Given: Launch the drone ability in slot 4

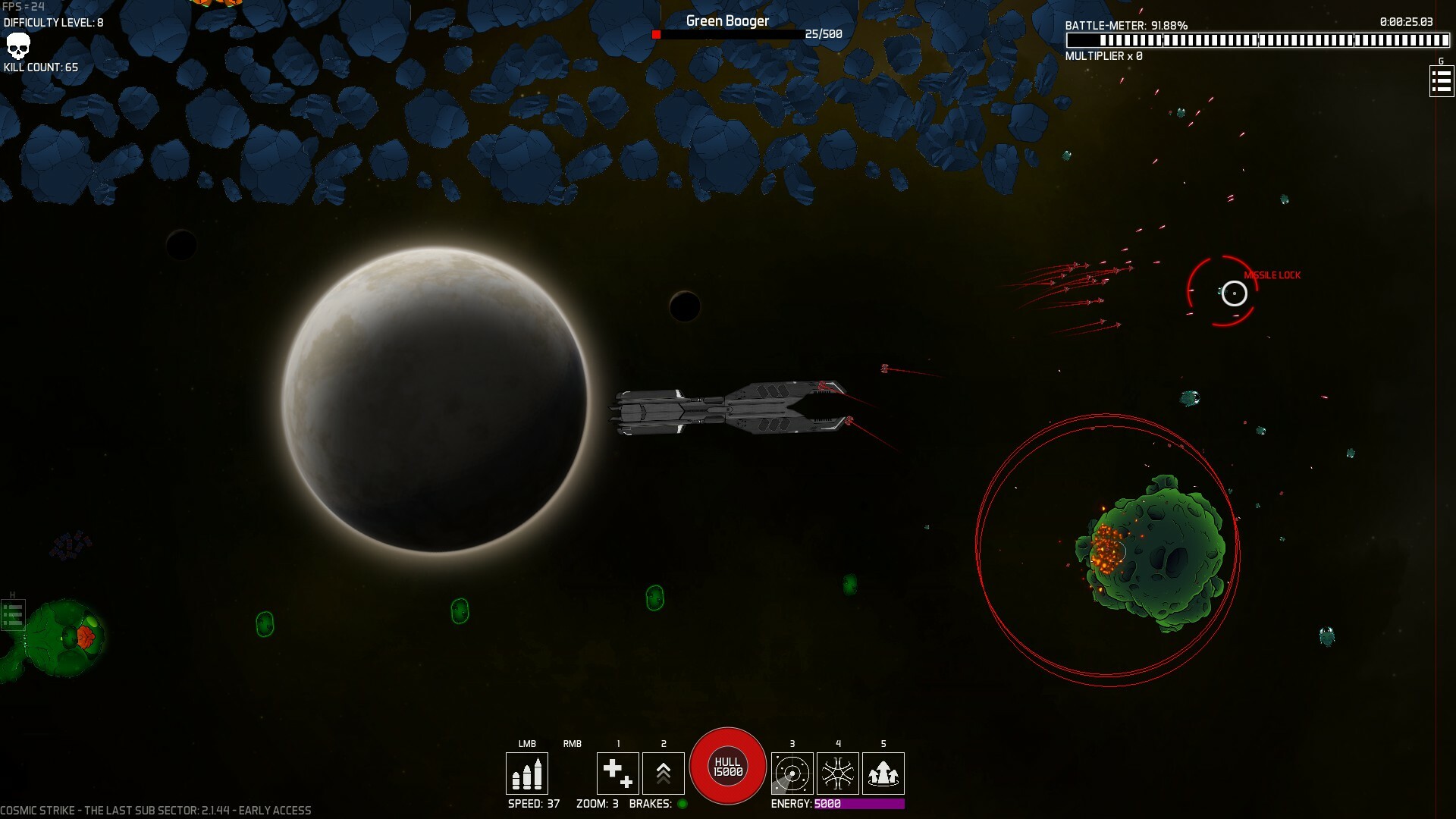Looking at the screenshot, I should tap(837, 773).
